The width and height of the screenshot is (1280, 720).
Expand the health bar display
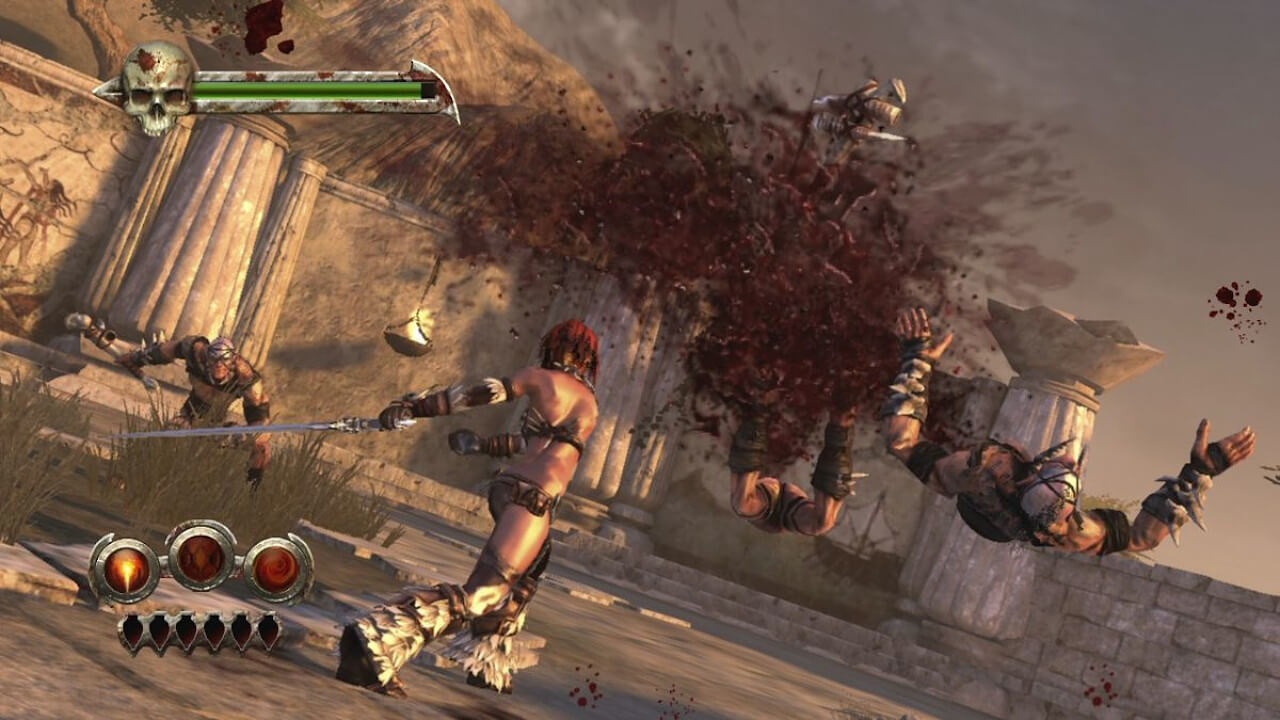(x=300, y=88)
